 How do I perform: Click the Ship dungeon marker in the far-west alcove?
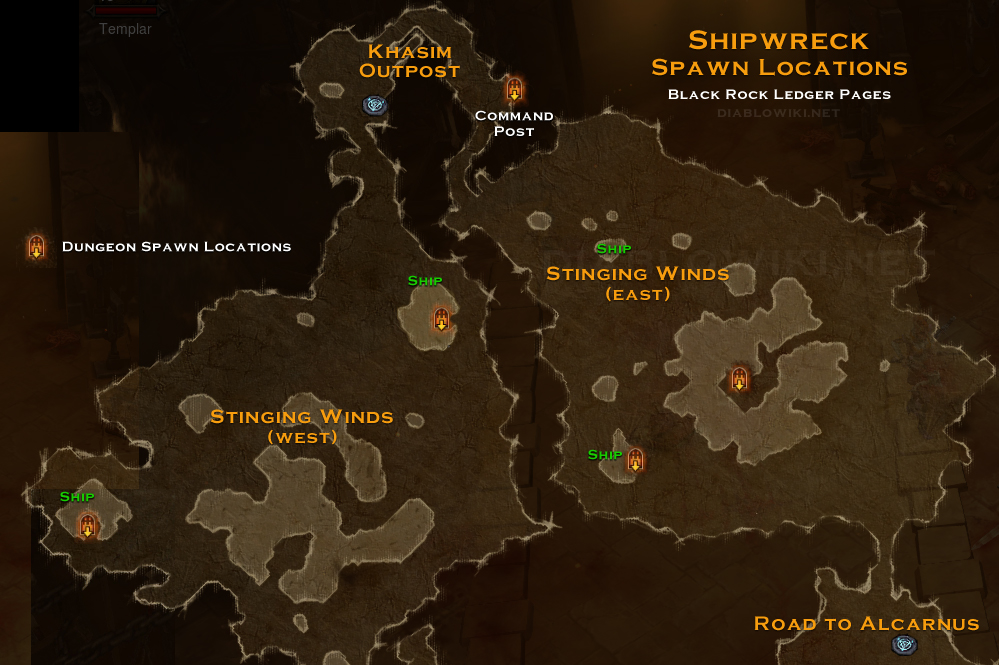88,525
